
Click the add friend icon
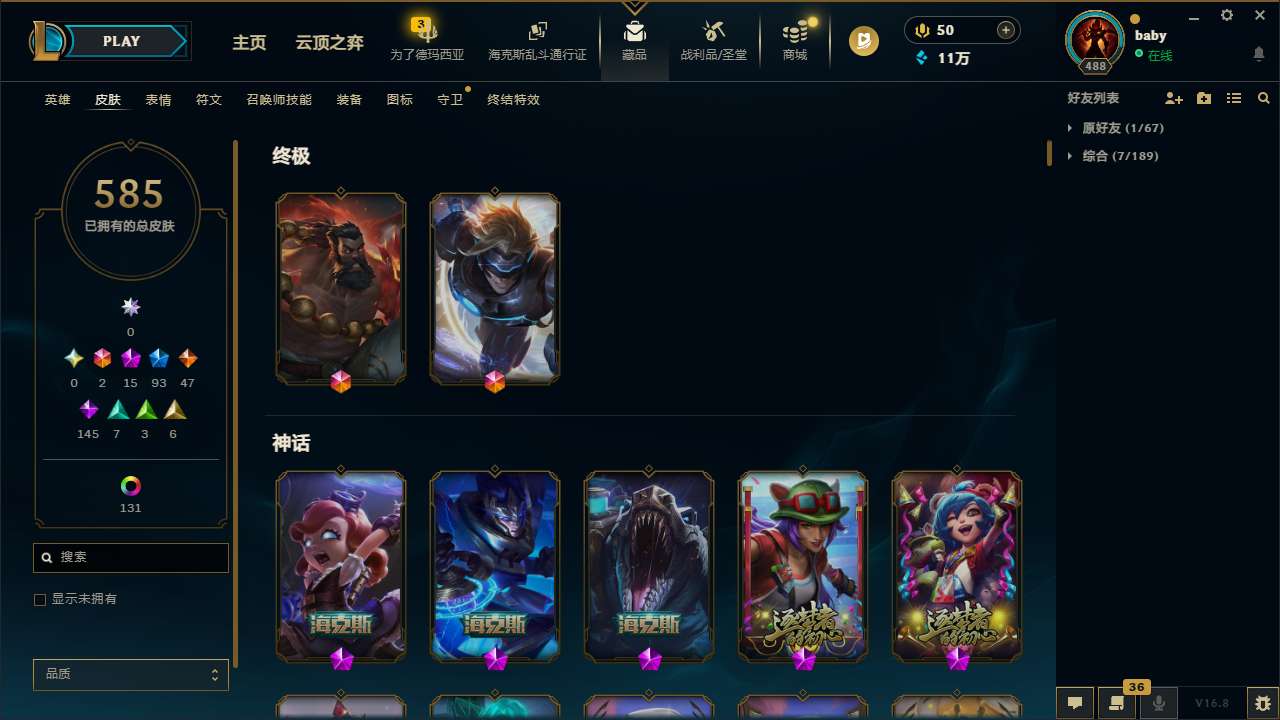click(1174, 98)
